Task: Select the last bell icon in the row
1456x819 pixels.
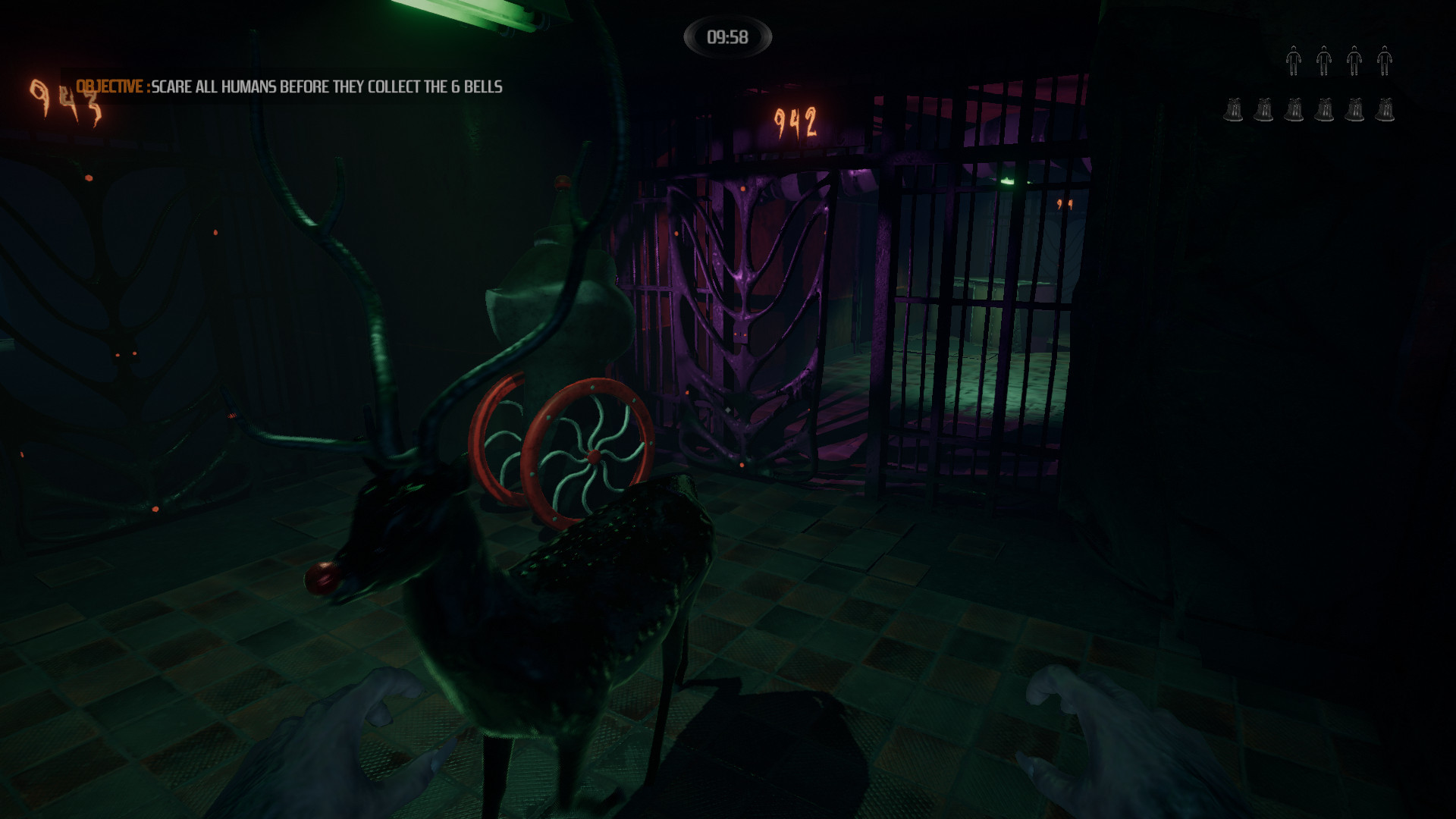Action: click(1385, 110)
